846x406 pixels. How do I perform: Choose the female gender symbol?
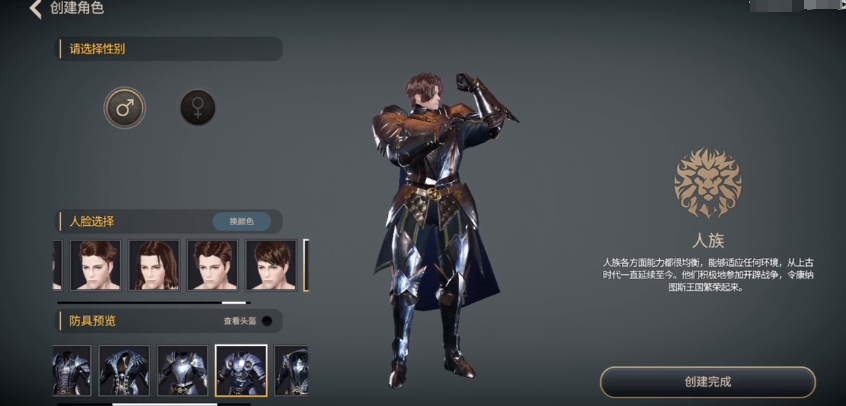coord(197,108)
